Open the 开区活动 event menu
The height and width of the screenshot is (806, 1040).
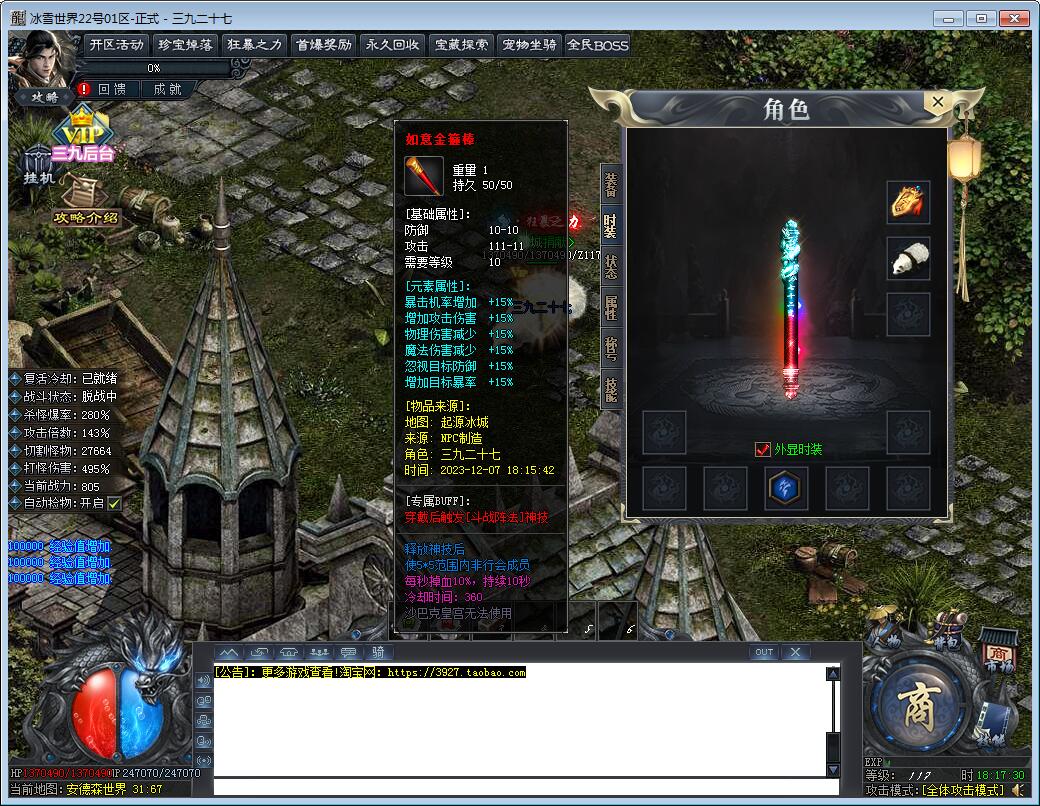(116, 44)
